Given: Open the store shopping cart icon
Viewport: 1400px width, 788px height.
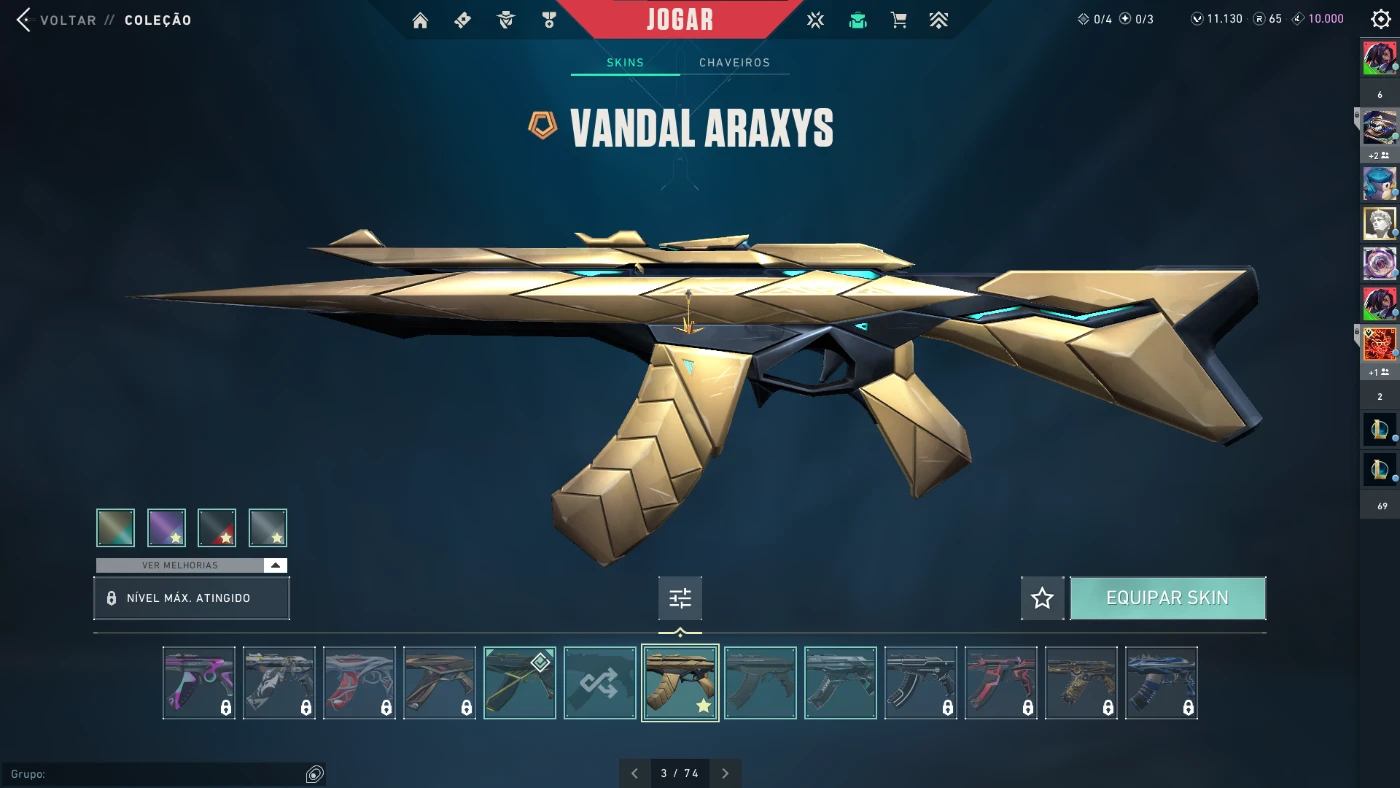Looking at the screenshot, I should click(899, 20).
